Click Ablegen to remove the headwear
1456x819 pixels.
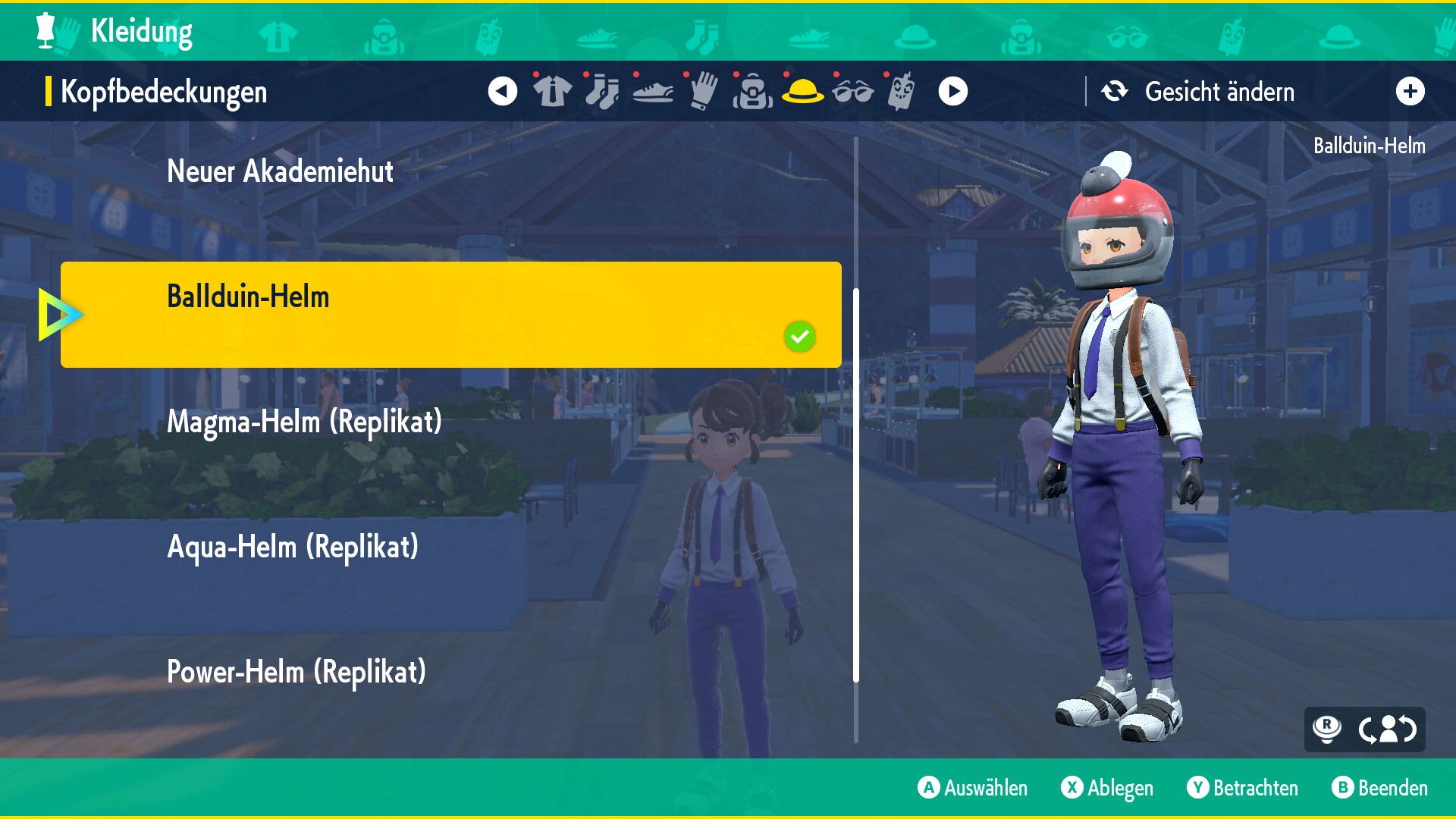click(x=1107, y=788)
